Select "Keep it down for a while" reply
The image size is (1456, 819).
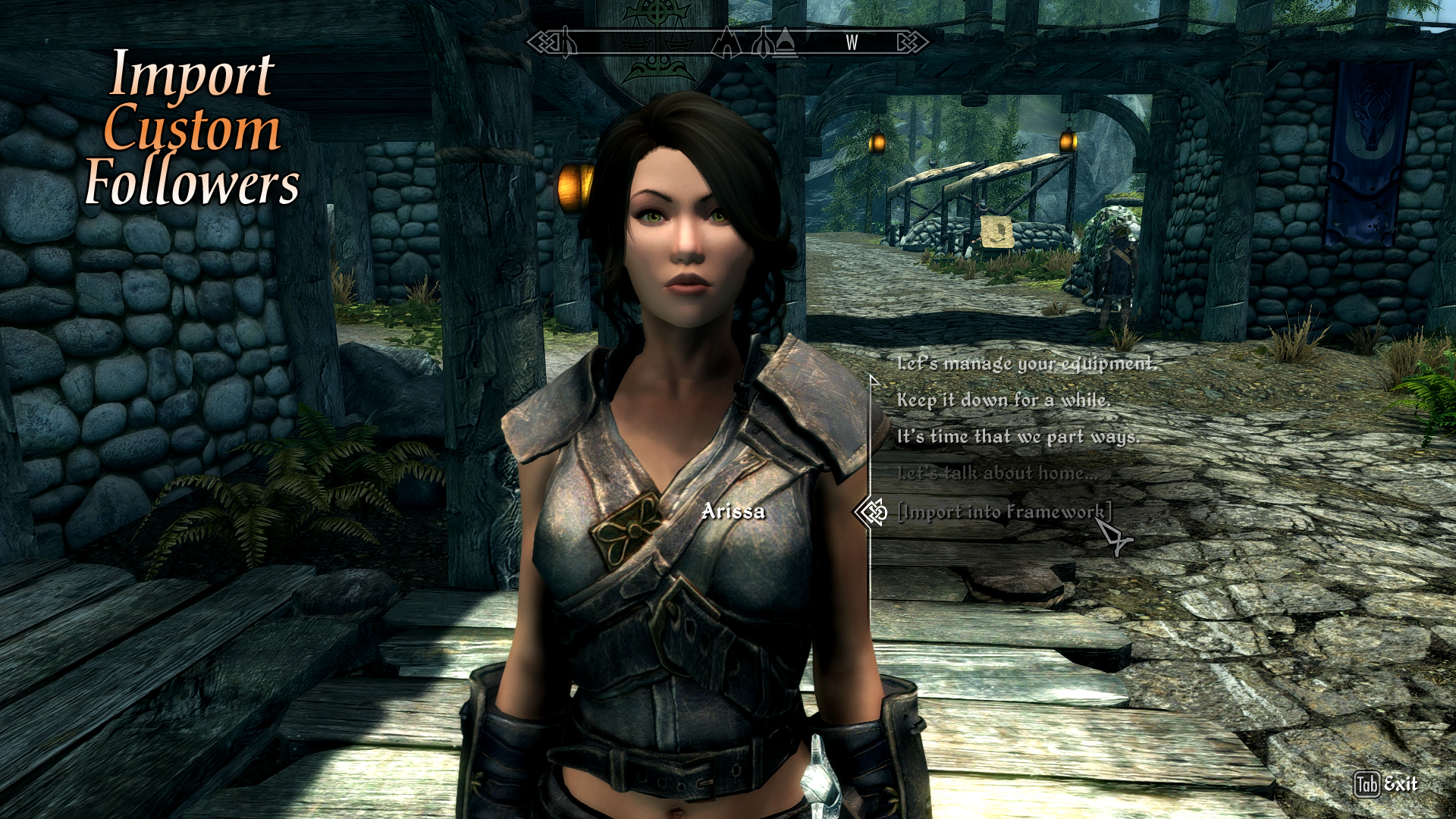tap(1003, 400)
